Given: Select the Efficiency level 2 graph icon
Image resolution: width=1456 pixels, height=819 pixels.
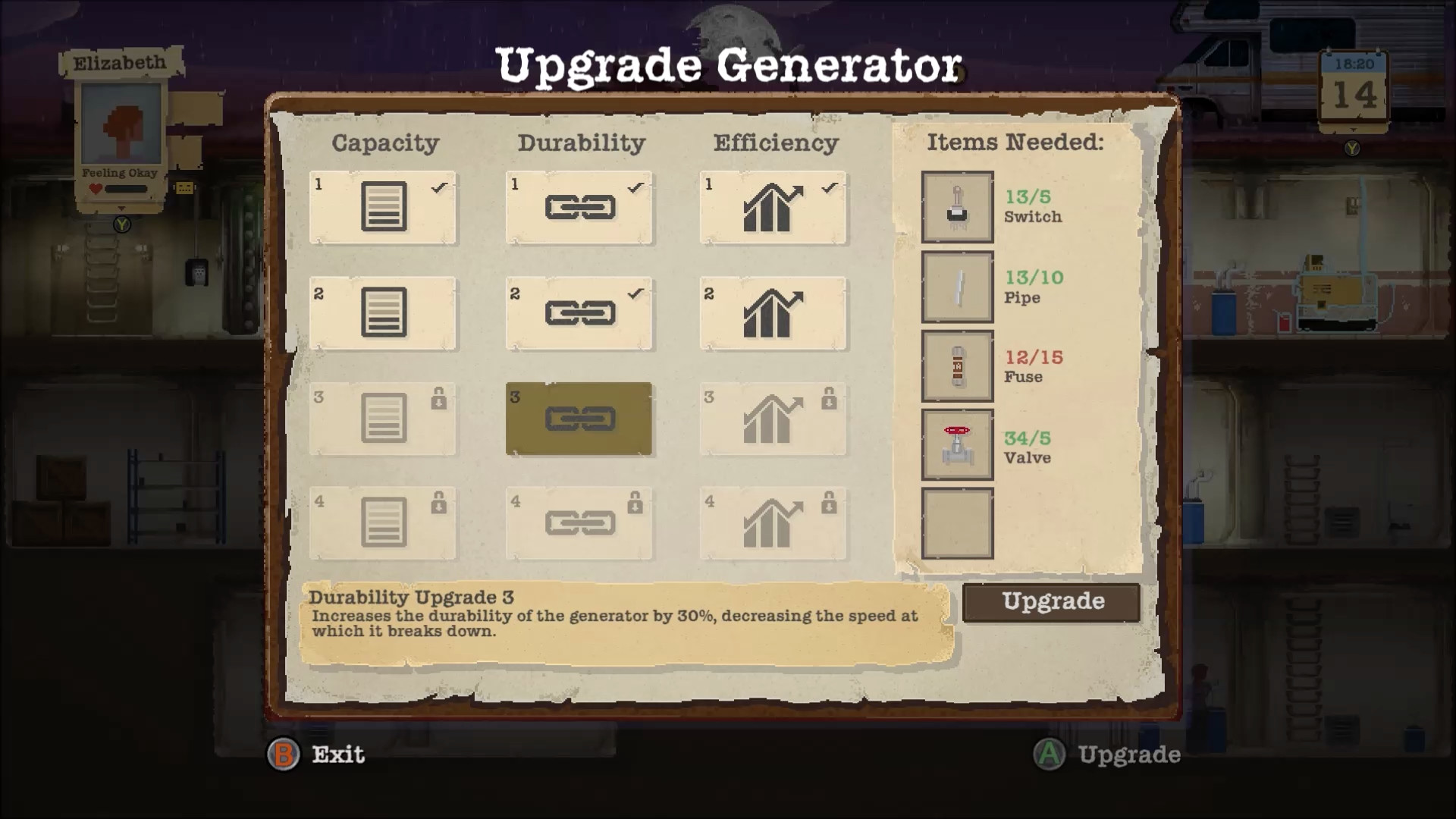Looking at the screenshot, I should pos(772,312).
